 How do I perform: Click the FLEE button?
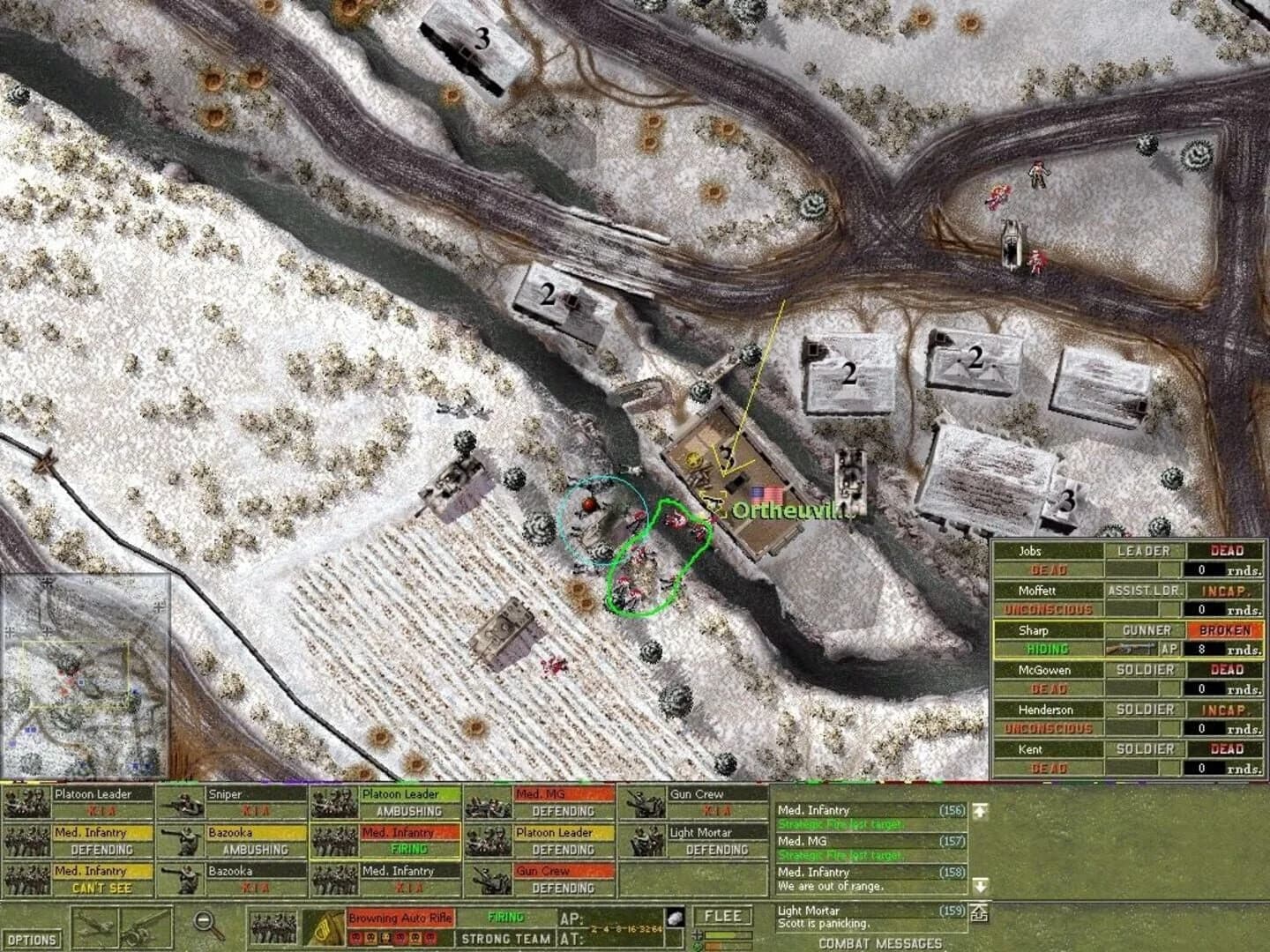click(x=722, y=915)
